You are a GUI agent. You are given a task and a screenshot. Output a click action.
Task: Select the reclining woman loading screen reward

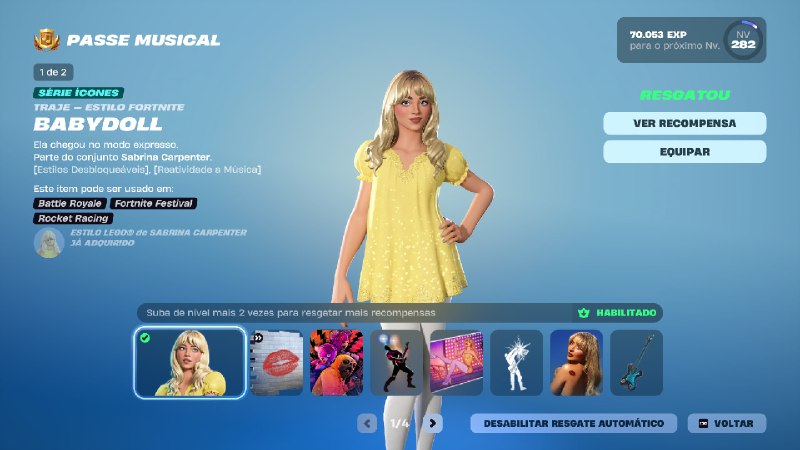tap(457, 363)
